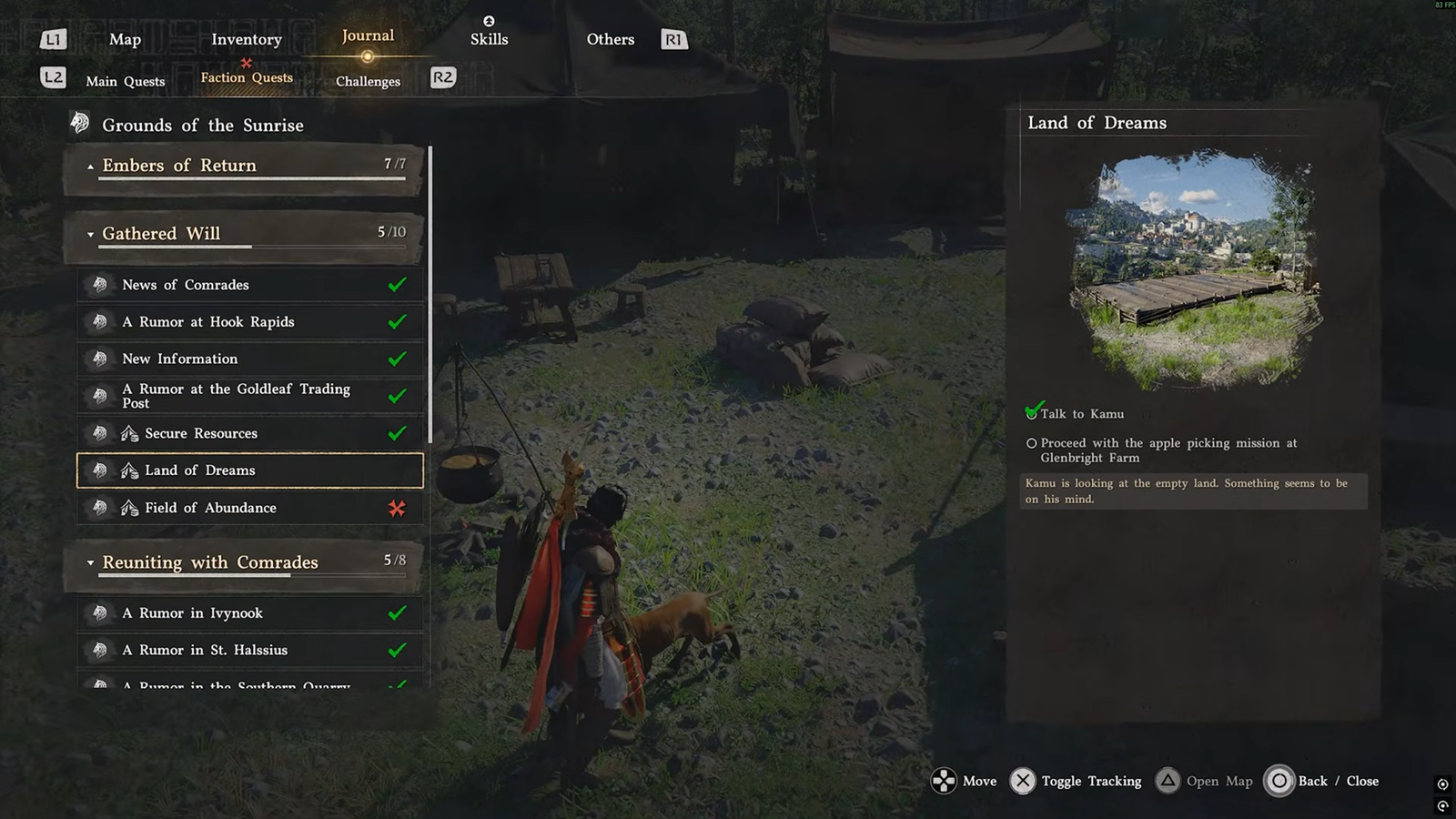Screen dimensions: 1456x819
Task: Select the News of Comrades quest
Action: (x=249, y=285)
